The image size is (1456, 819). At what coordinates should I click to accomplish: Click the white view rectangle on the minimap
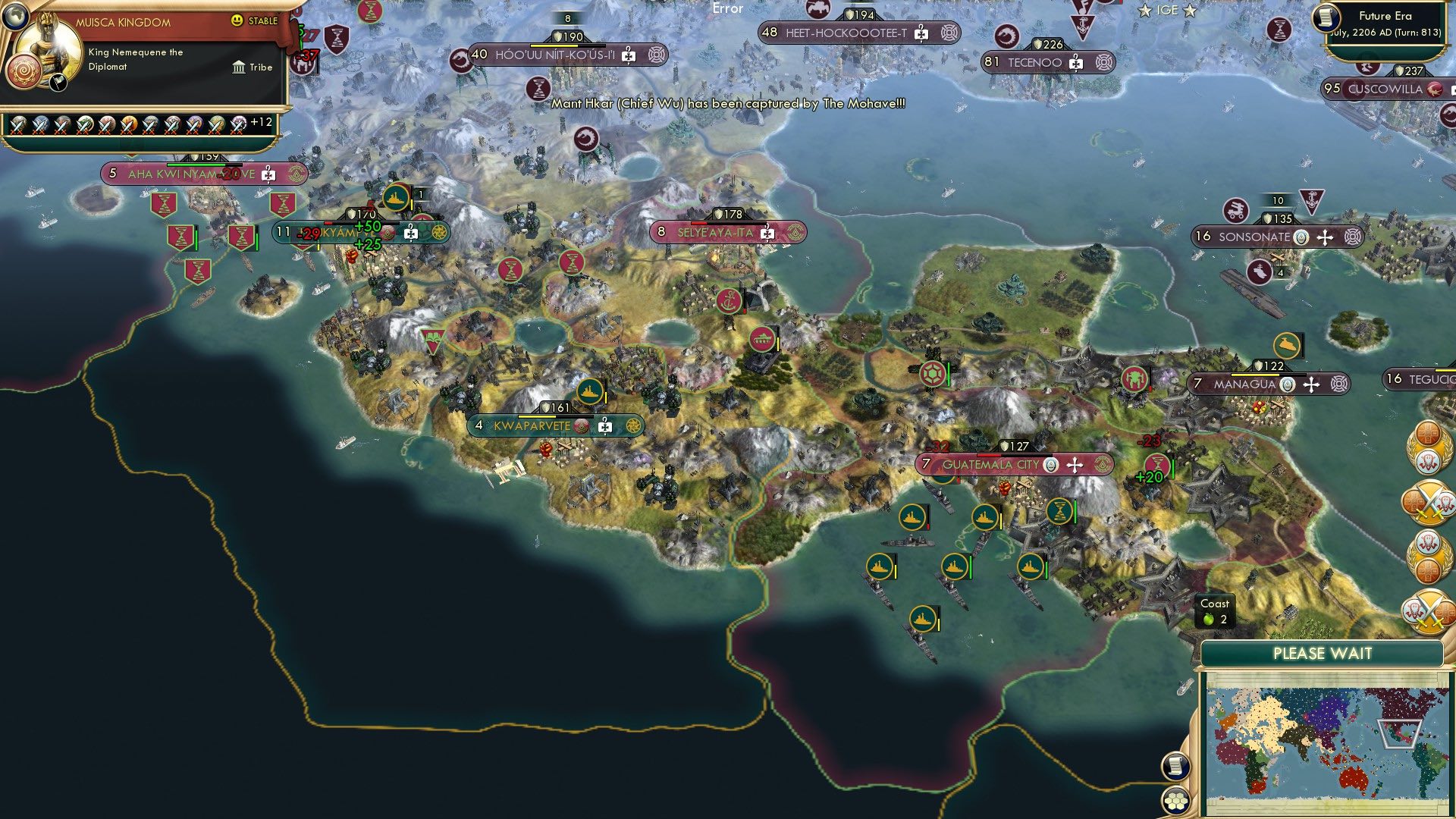(1400, 734)
